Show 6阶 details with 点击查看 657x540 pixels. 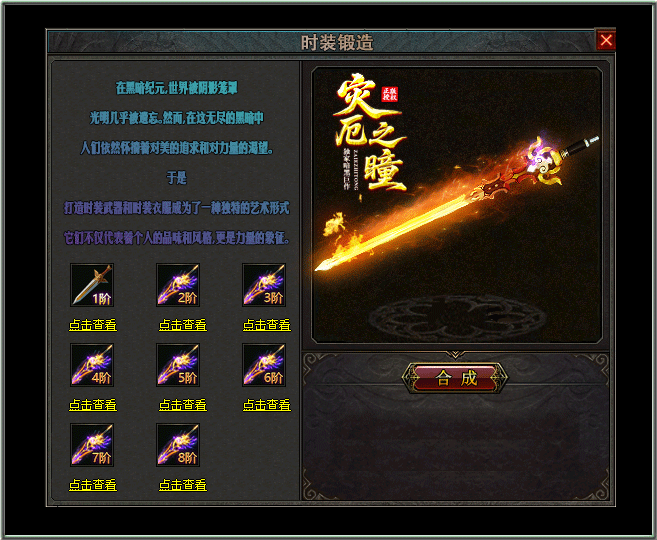coord(267,405)
